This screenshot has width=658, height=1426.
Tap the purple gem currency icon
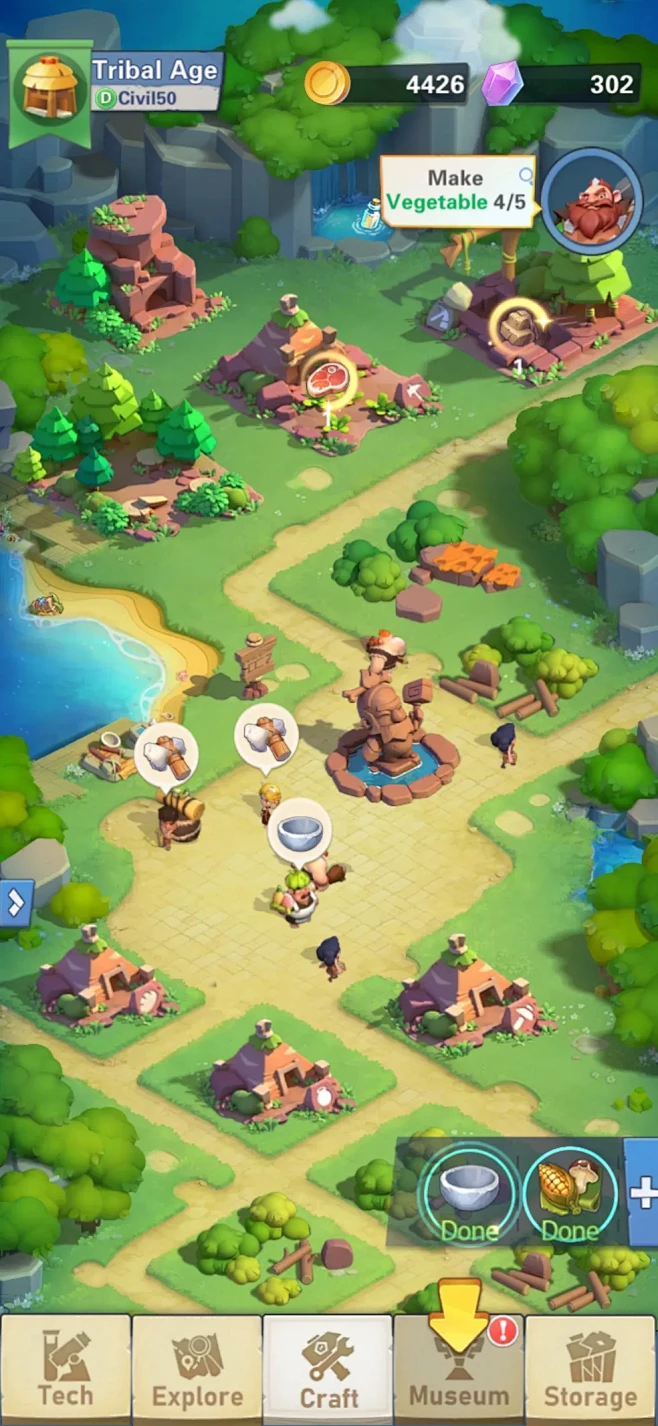(x=502, y=84)
